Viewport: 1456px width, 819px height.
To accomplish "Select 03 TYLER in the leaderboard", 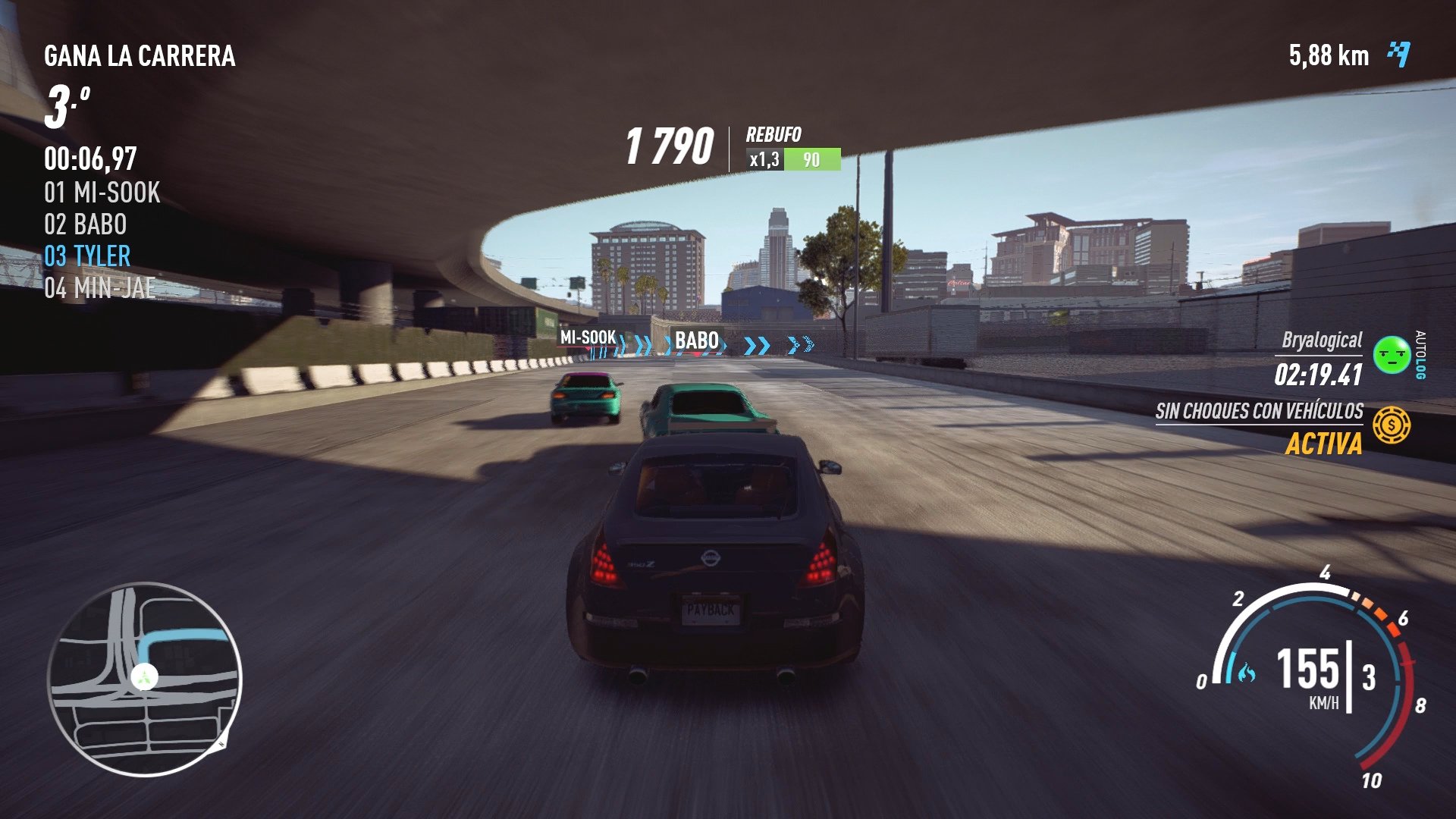I will [89, 257].
